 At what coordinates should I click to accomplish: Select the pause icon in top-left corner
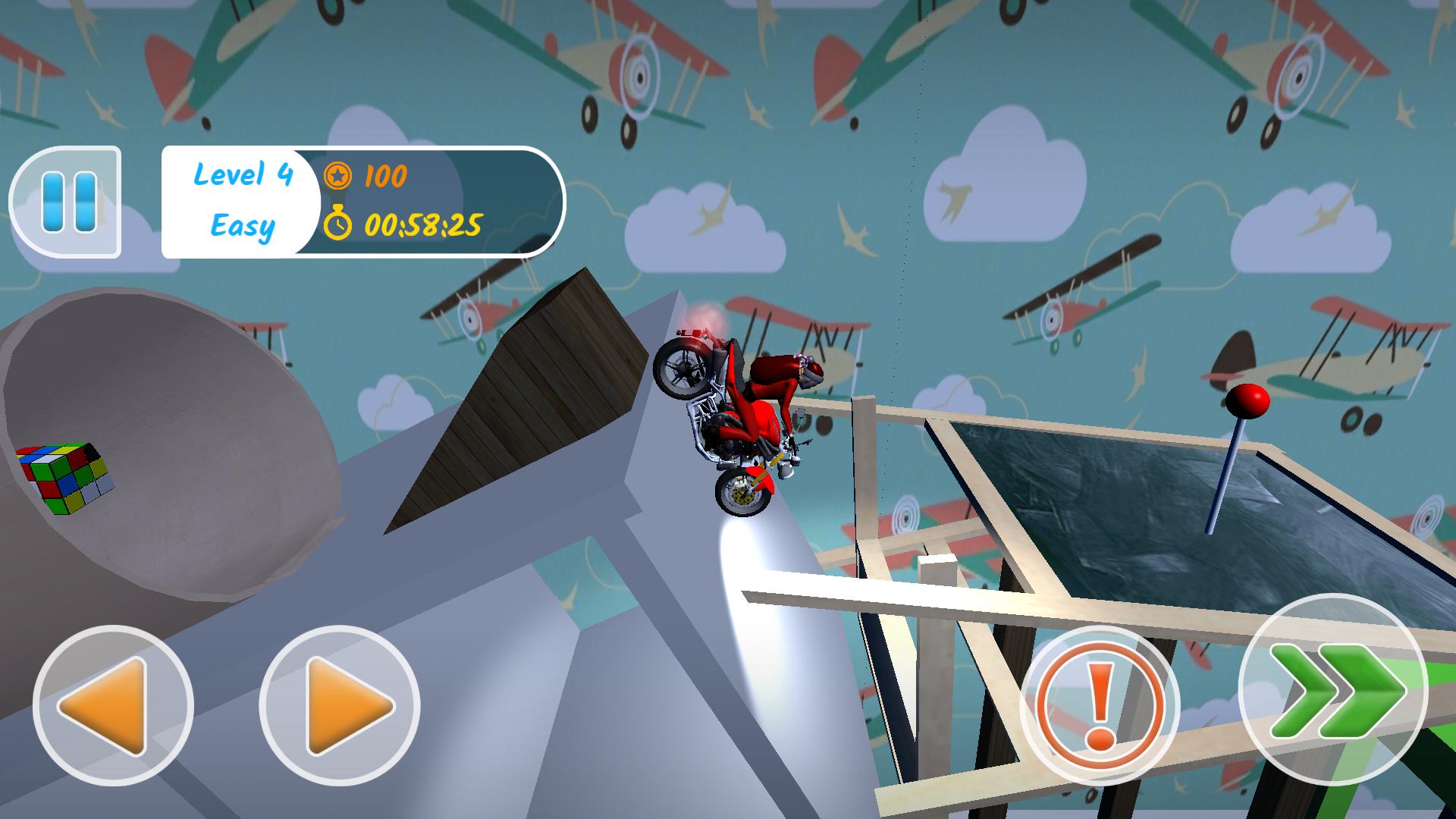pyautogui.click(x=70, y=201)
